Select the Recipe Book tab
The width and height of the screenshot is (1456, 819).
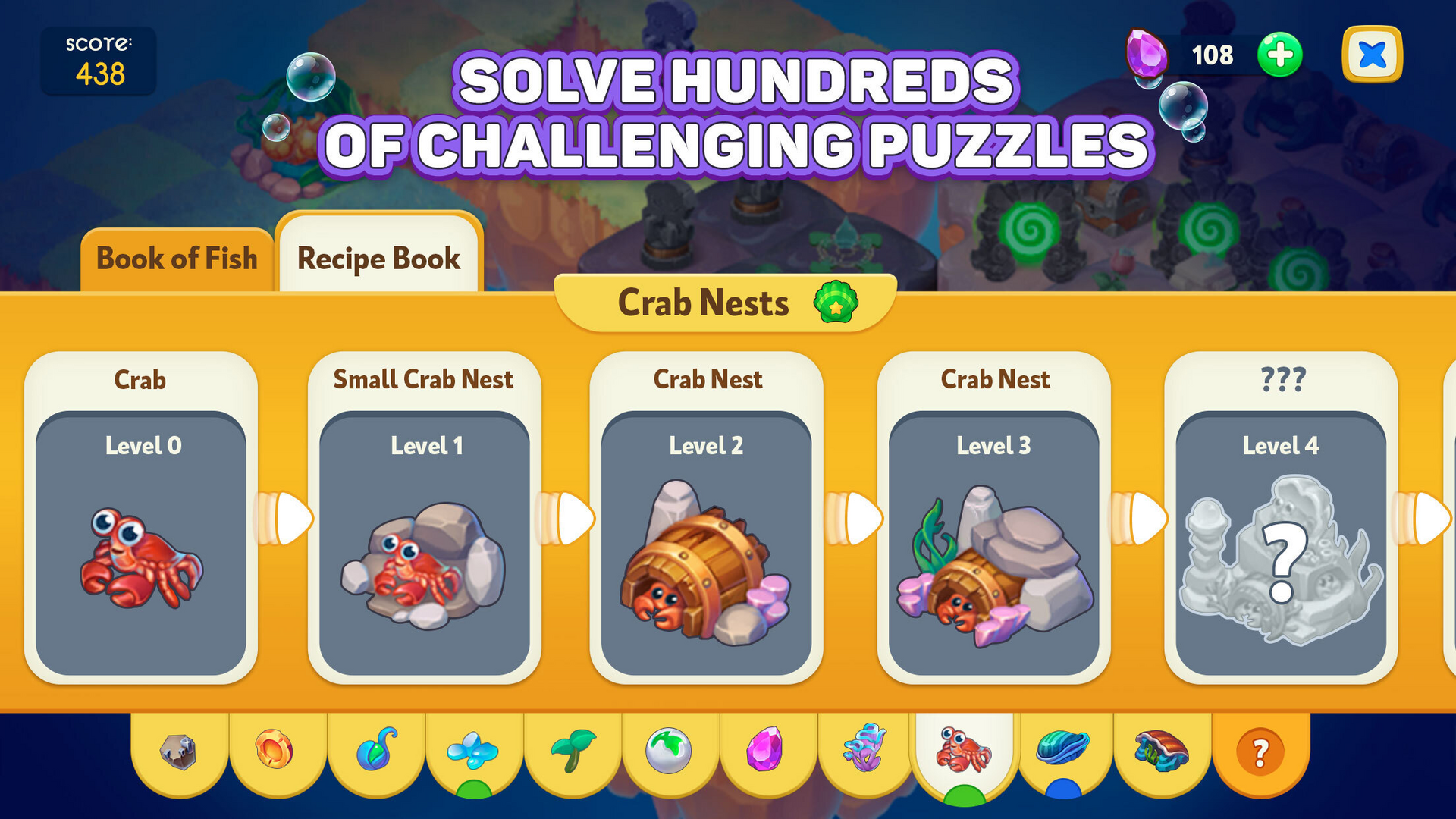coord(378,259)
